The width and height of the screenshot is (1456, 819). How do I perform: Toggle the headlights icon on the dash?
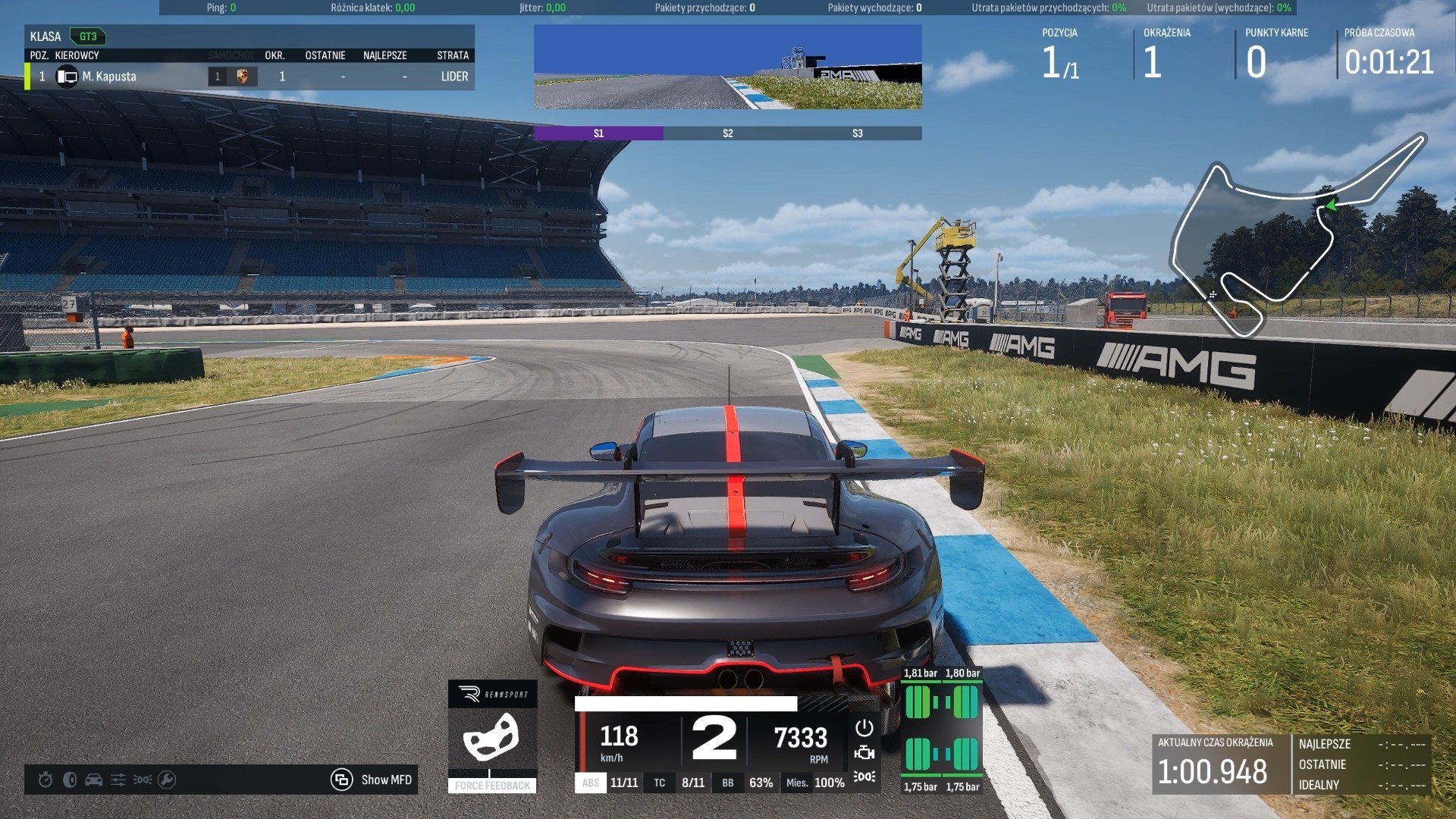[864, 777]
